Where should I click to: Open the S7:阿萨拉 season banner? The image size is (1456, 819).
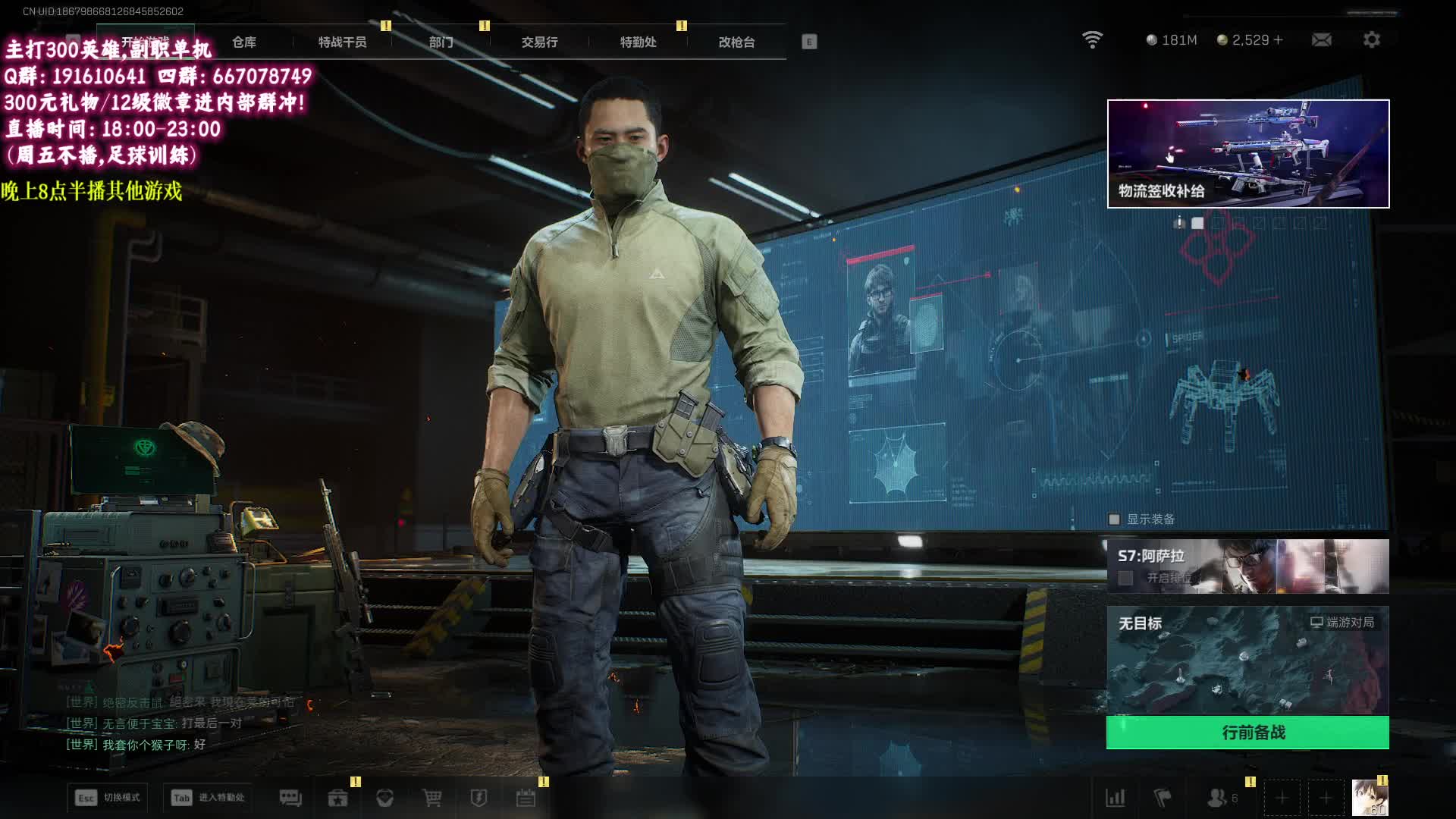[x=1247, y=566]
